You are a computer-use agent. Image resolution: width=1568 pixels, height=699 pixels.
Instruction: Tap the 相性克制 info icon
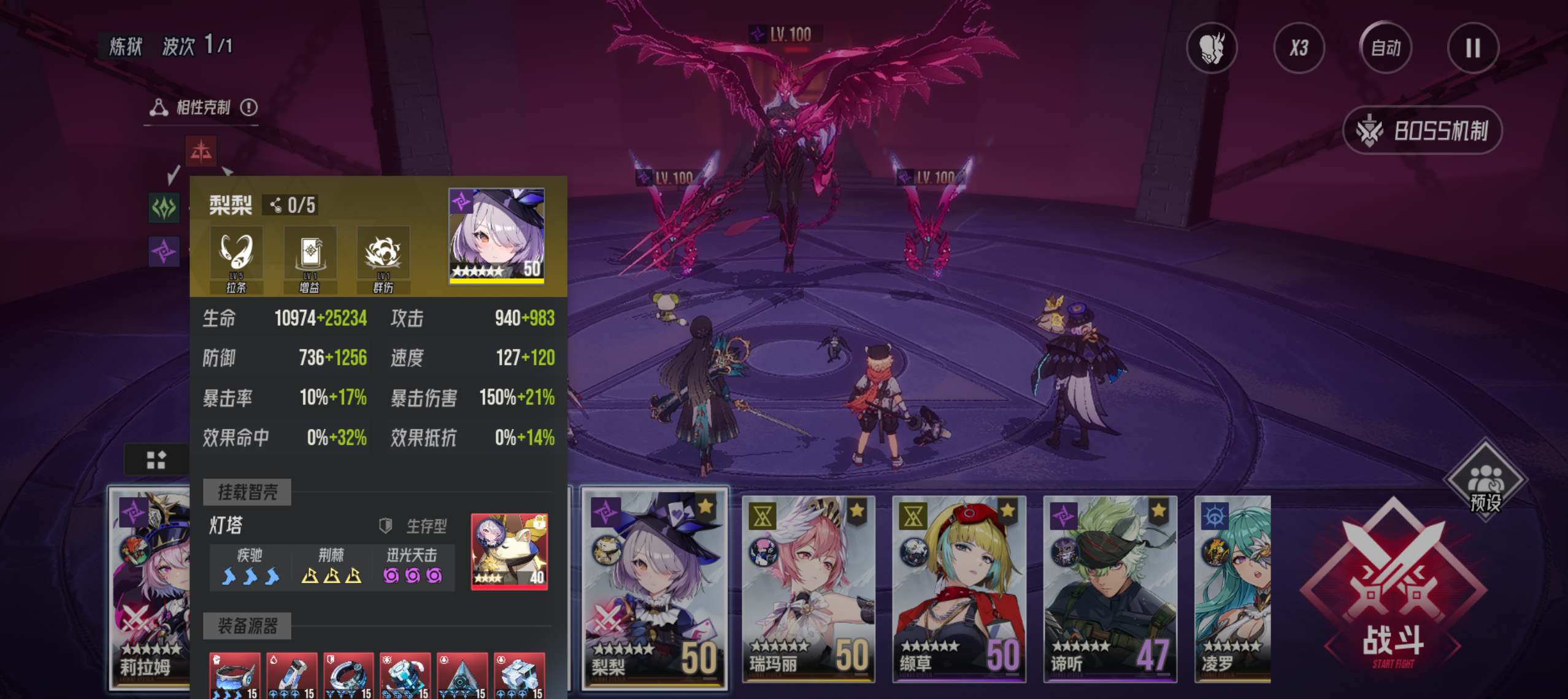(249, 106)
